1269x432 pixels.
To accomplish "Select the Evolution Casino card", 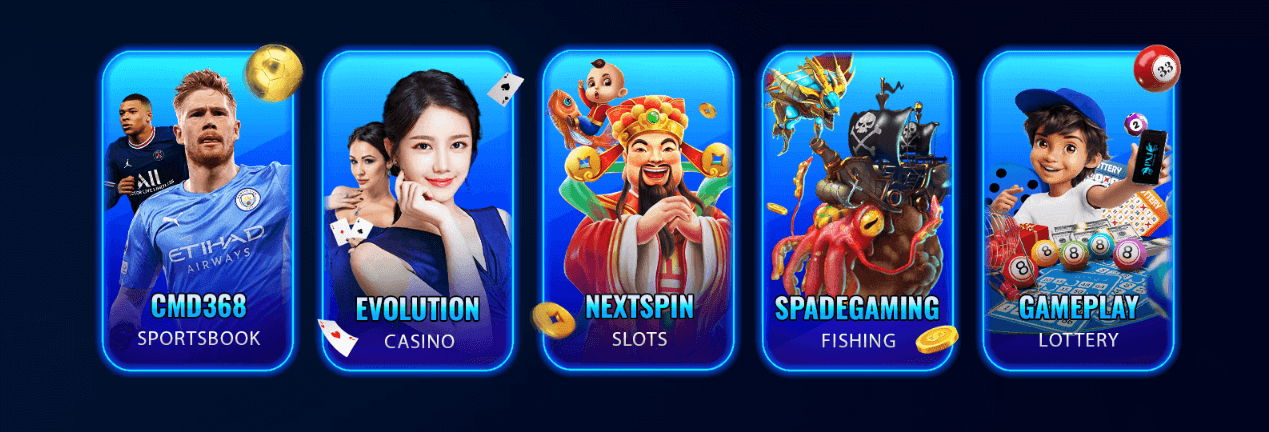I will pos(418,210).
